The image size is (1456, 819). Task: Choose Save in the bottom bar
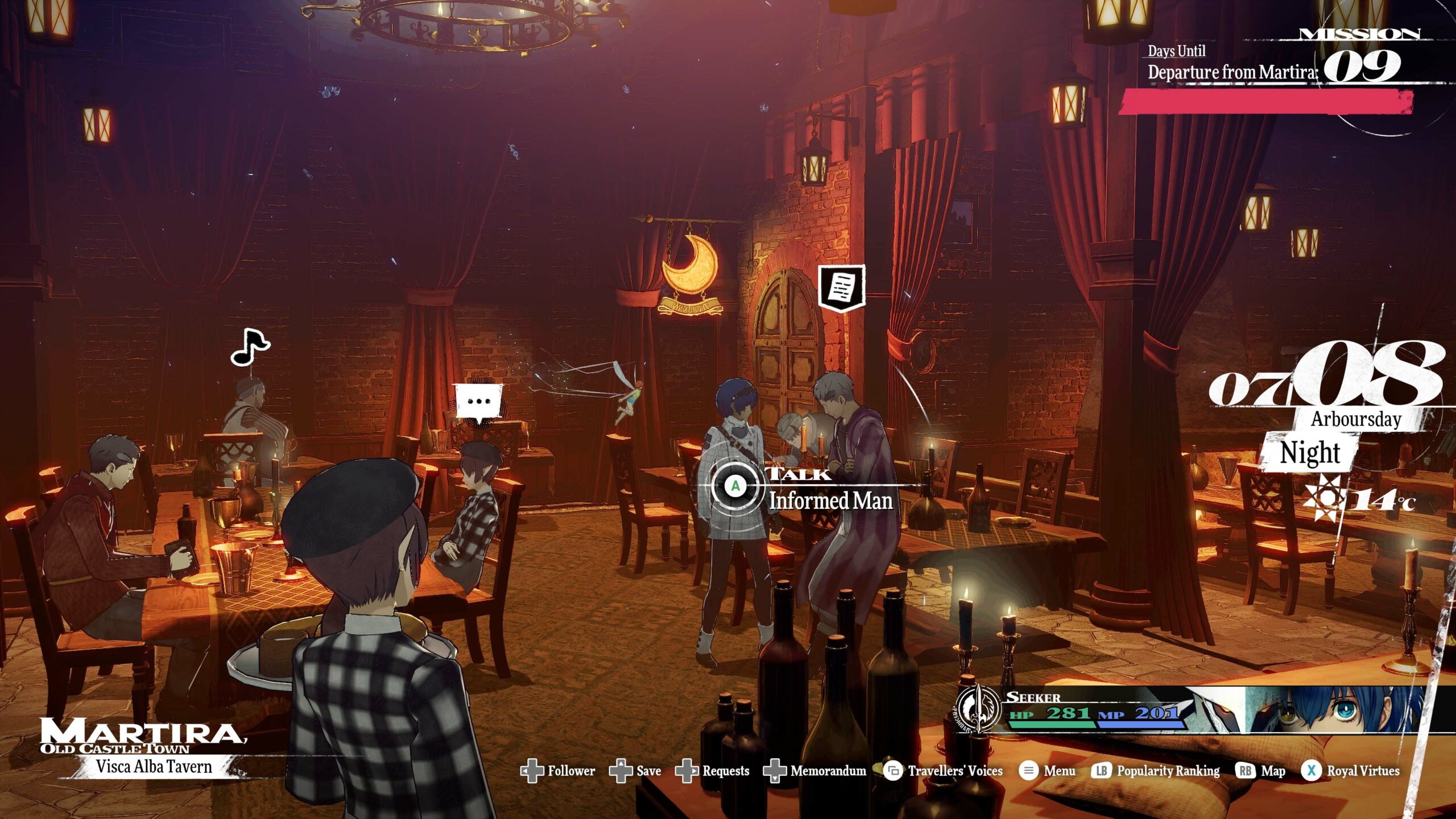tap(635, 771)
